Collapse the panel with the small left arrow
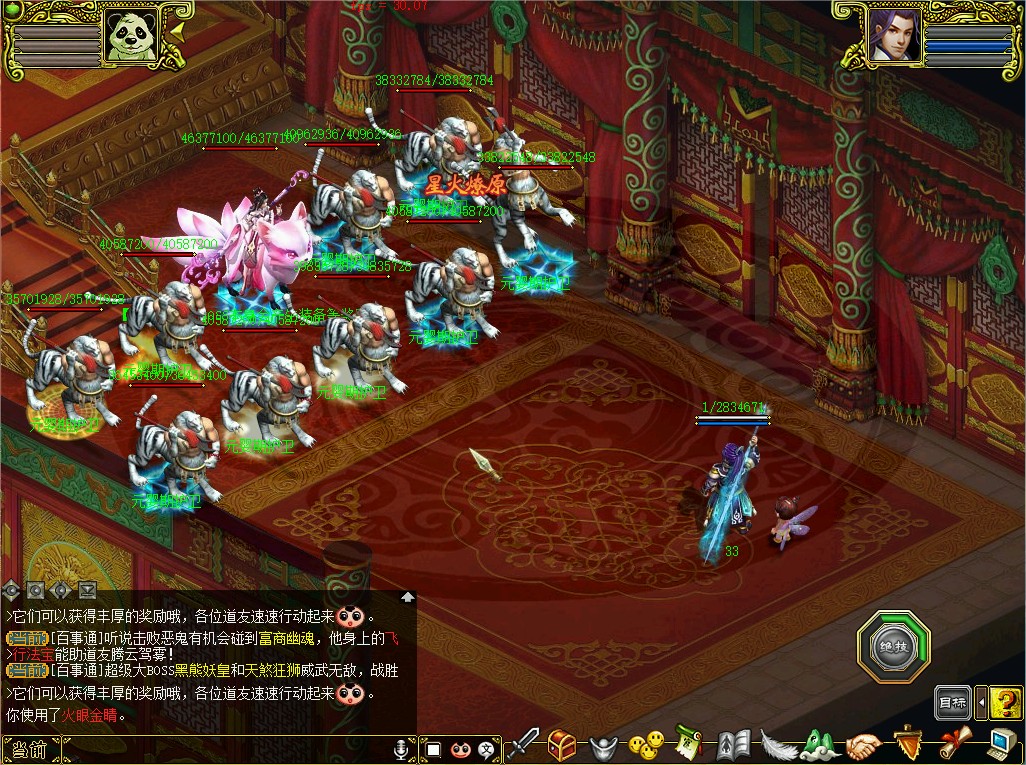Viewport: 1026px width, 765px height. coord(981,703)
